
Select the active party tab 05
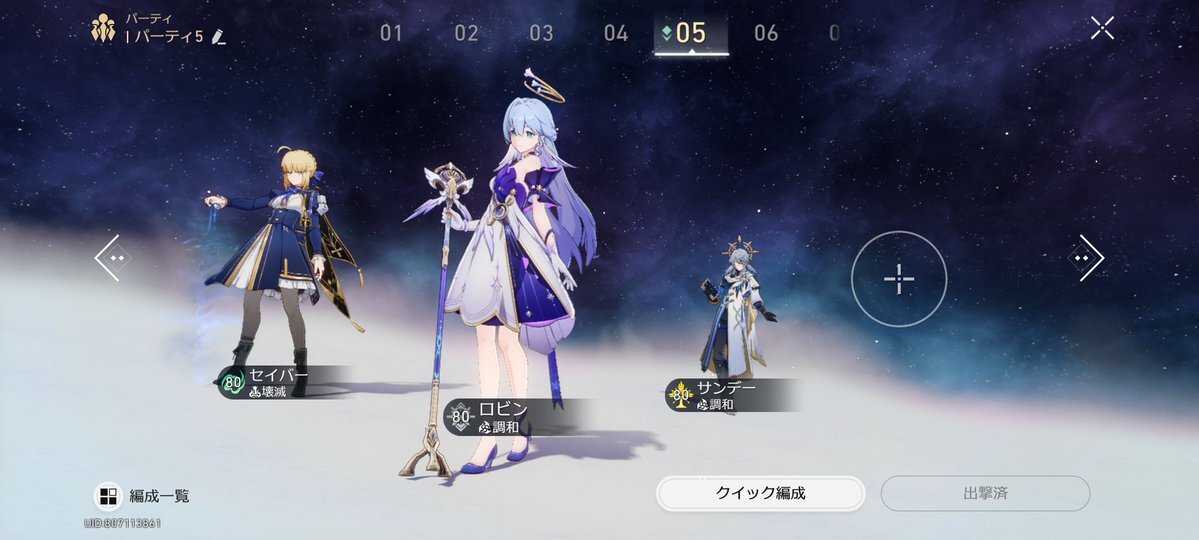691,33
